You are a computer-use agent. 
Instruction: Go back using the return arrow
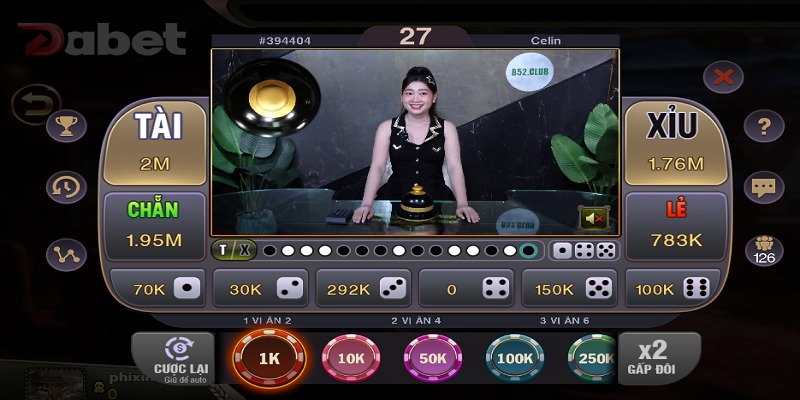[x=32, y=102]
